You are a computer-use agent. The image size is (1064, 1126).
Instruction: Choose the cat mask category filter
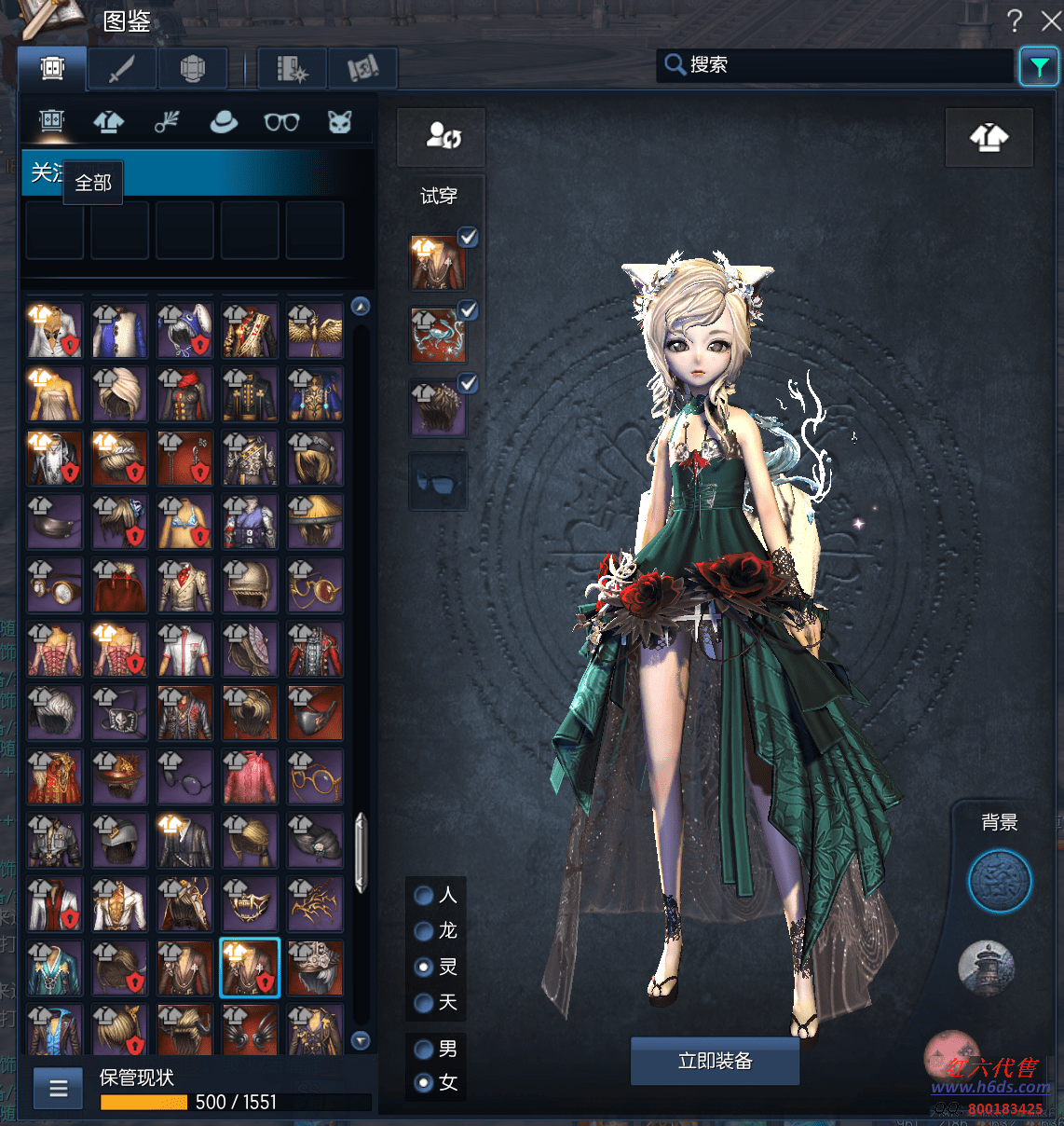(339, 122)
